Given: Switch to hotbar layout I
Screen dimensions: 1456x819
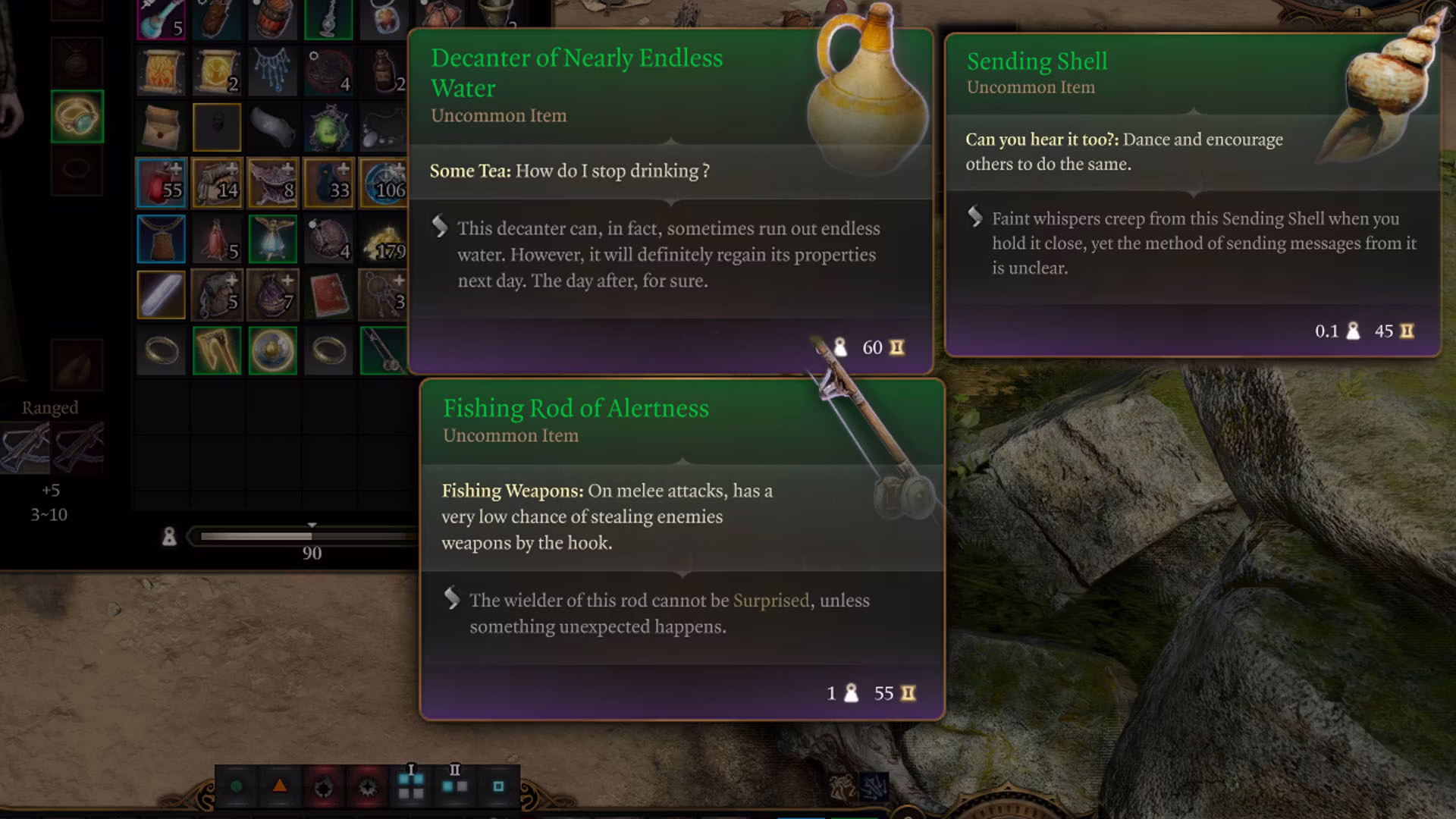Looking at the screenshot, I should tap(411, 785).
